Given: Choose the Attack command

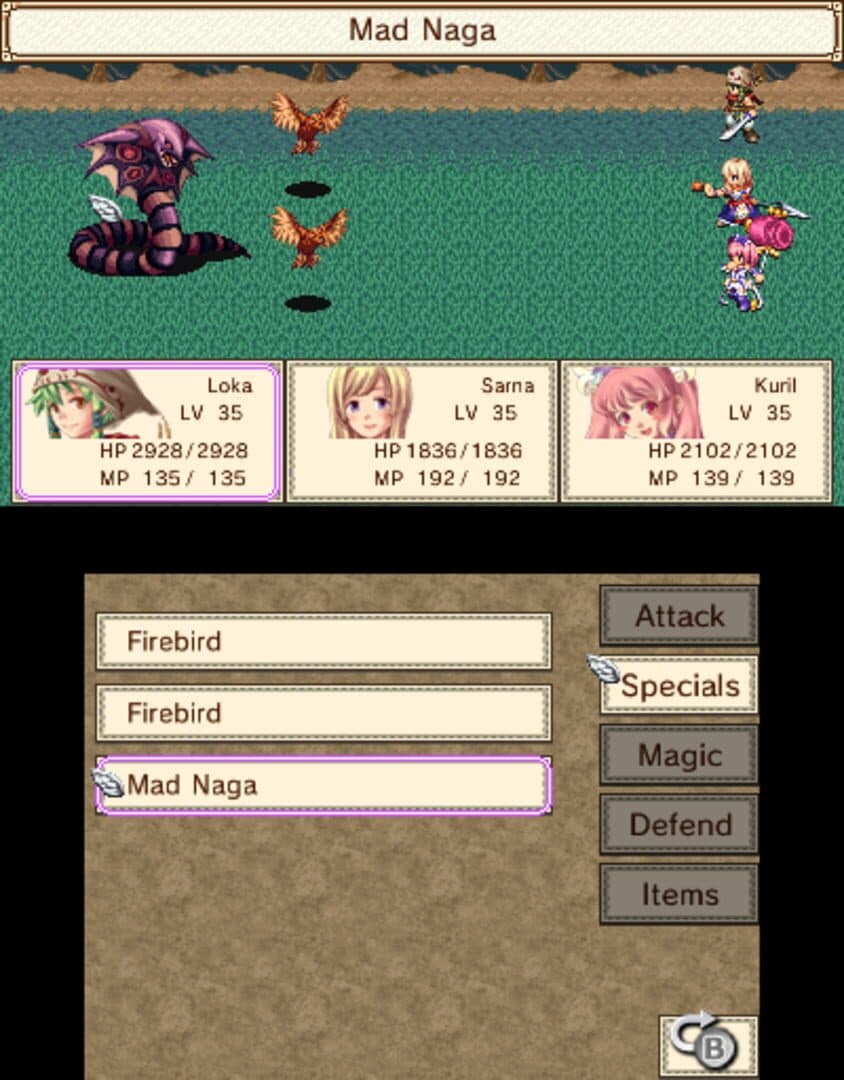Looking at the screenshot, I should 679,616.
